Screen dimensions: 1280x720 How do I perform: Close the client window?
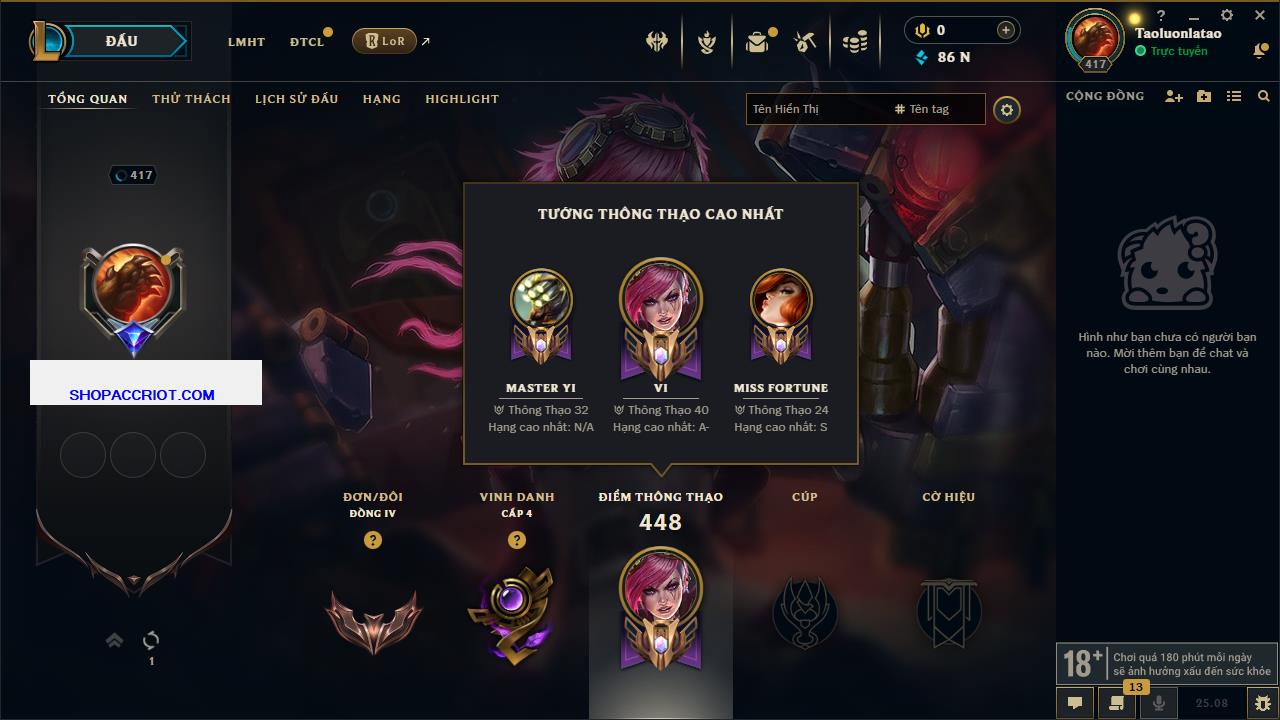tap(1259, 16)
